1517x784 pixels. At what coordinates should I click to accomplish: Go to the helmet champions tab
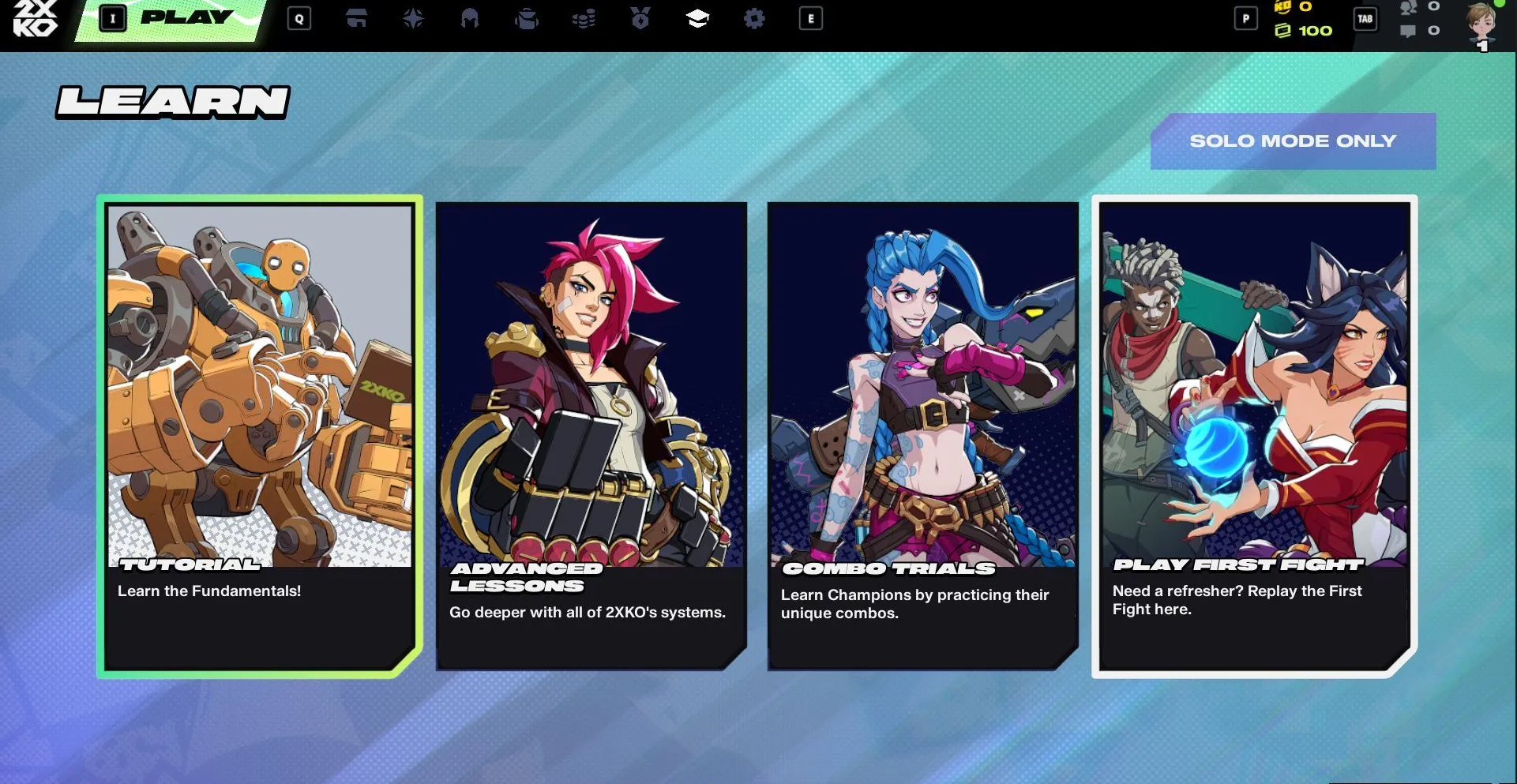470,18
